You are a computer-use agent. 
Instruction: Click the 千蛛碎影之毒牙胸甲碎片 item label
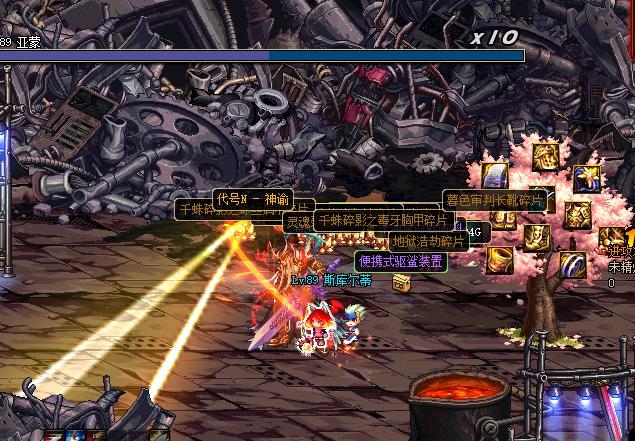[384, 220]
